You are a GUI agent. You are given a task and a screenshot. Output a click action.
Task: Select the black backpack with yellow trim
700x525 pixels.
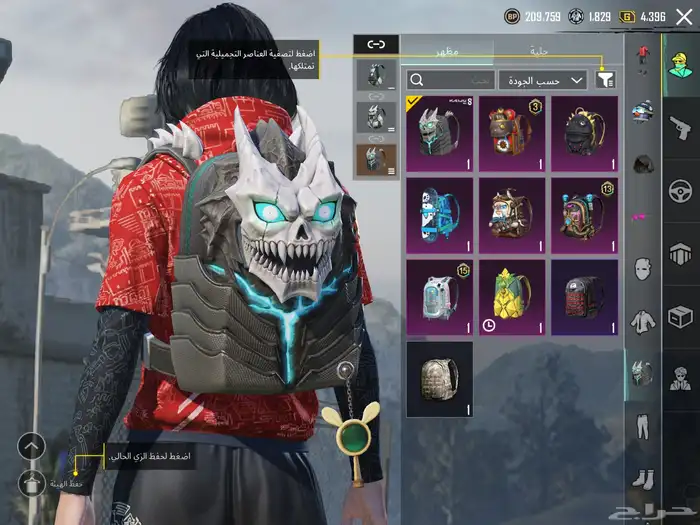[x=584, y=133]
